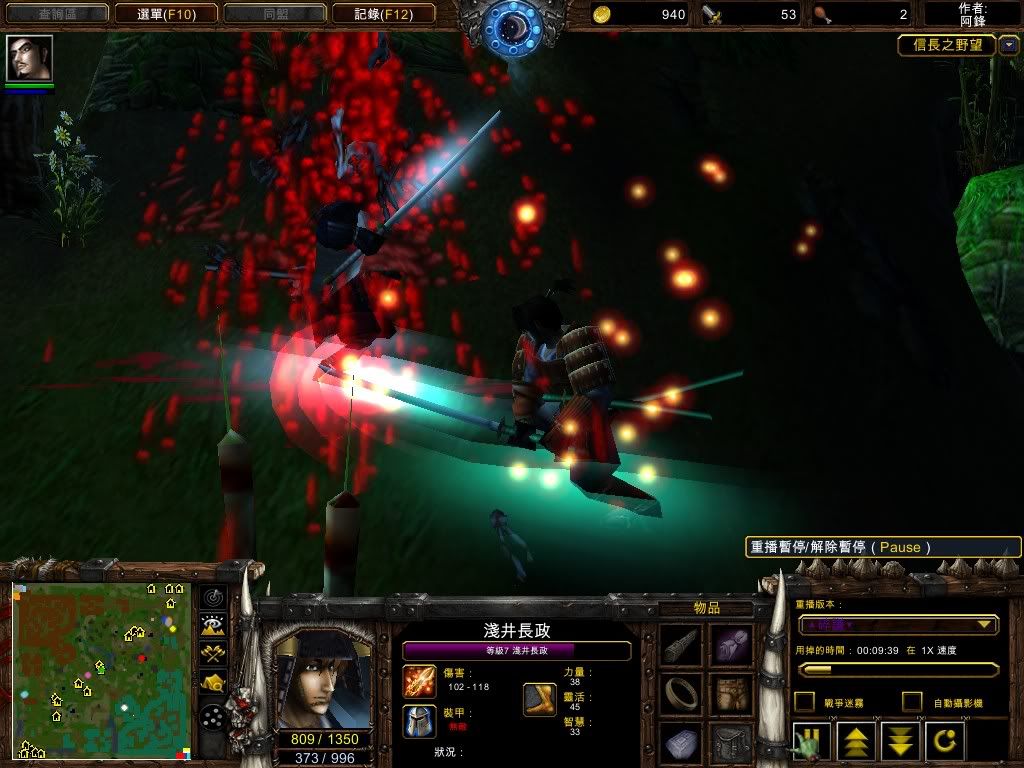Collapse the 信長之野望 panel with the arrow button
Image resolution: width=1024 pixels, height=768 pixels.
click(1008, 45)
